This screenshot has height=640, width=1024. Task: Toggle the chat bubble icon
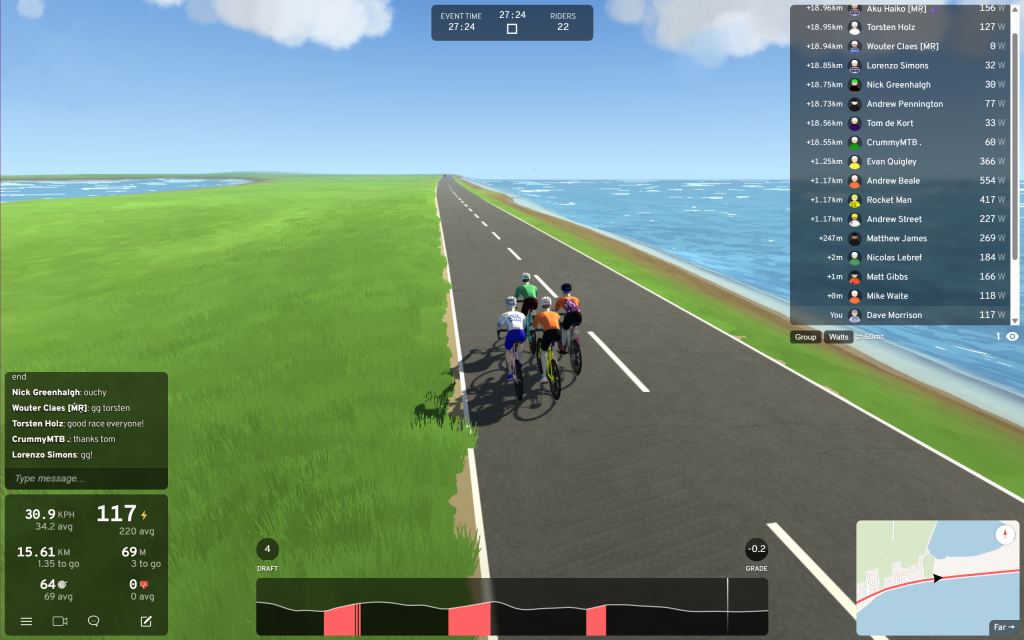93,621
